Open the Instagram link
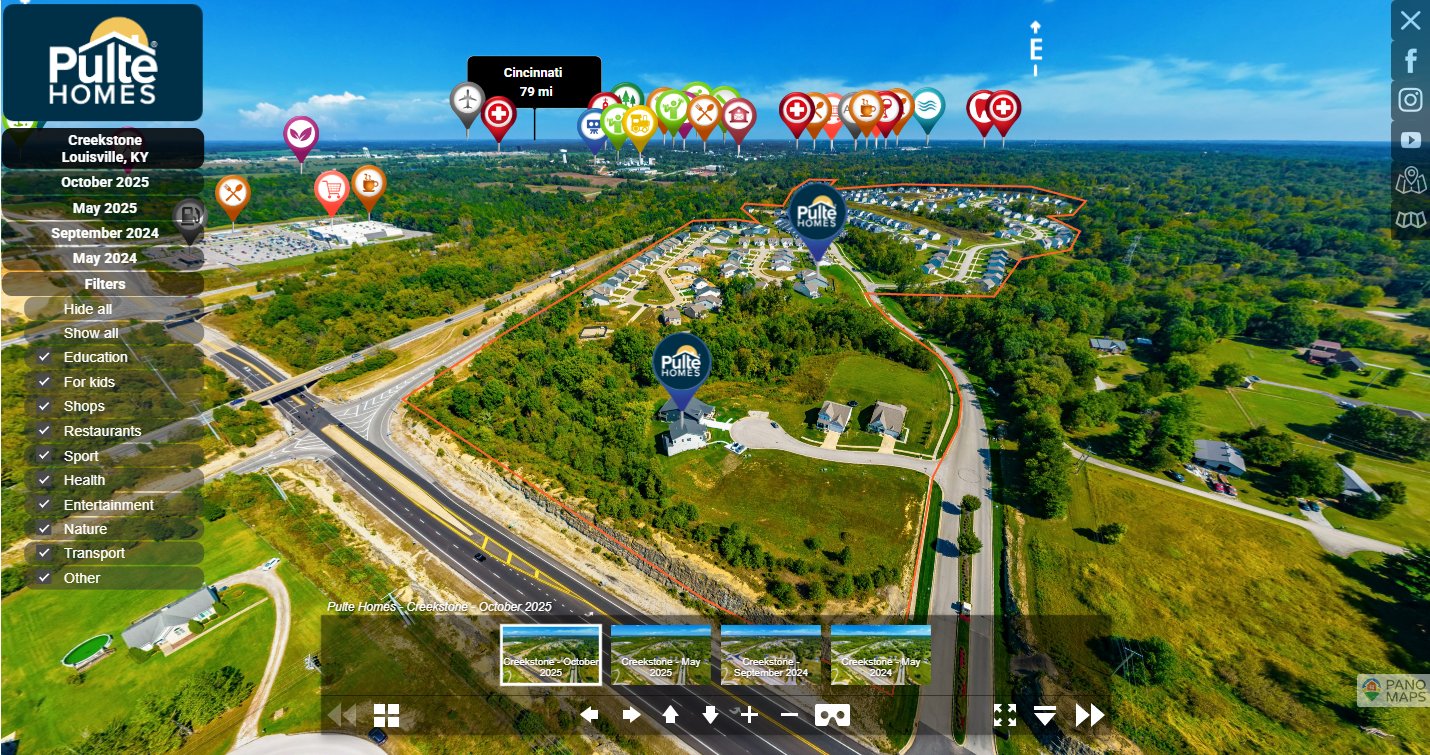Image resolution: width=1430 pixels, height=755 pixels. point(1410,100)
